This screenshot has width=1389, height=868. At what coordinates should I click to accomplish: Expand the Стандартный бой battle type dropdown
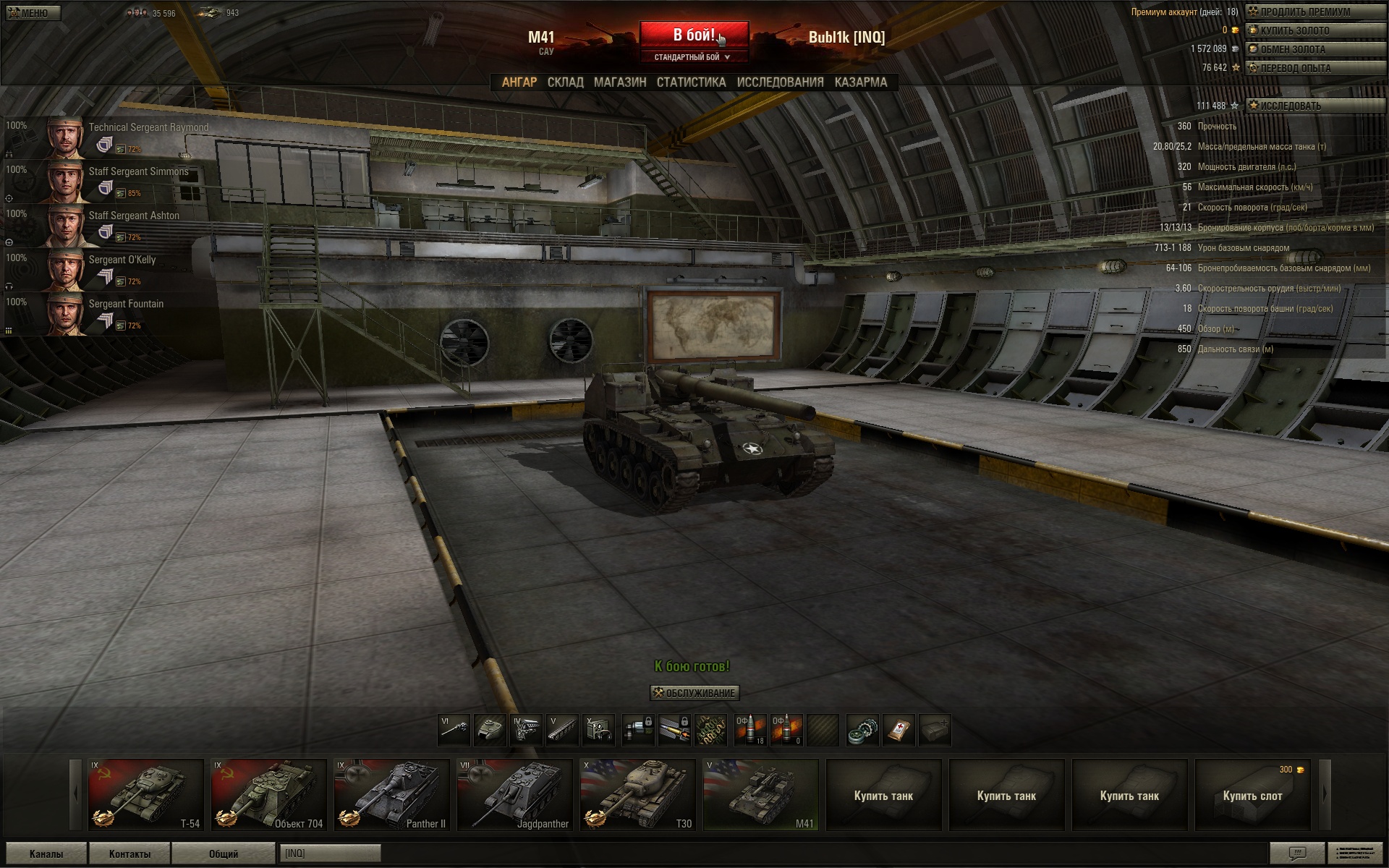point(692,57)
